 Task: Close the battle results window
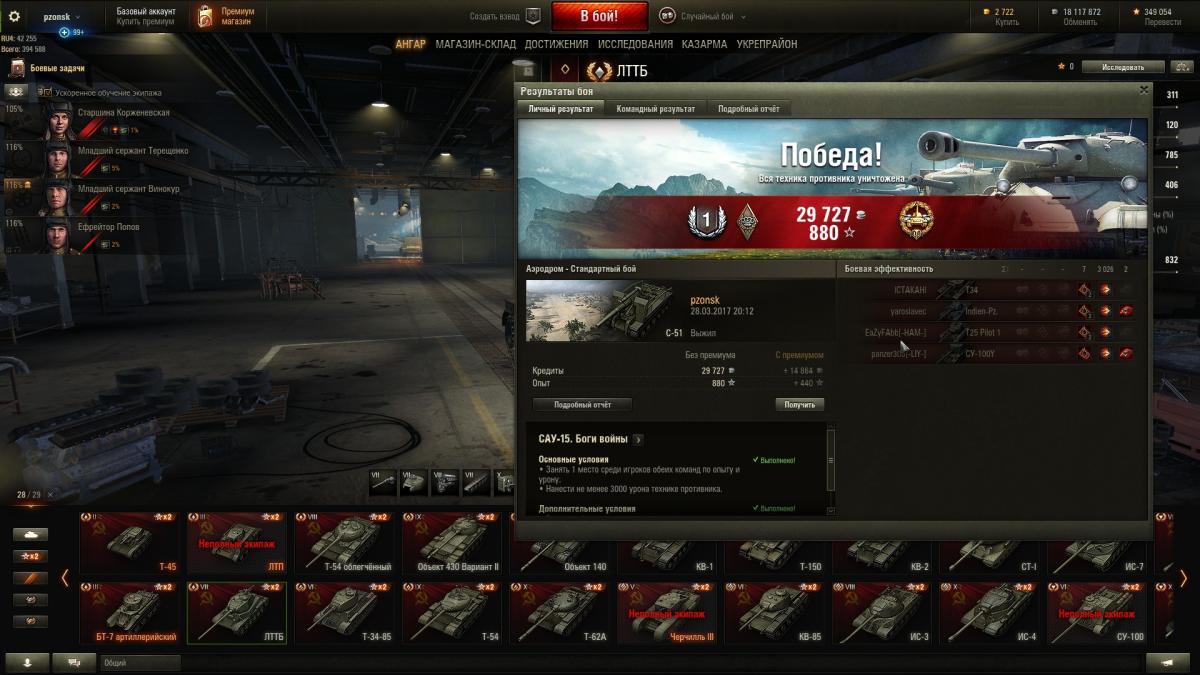(x=1144, y=90)
